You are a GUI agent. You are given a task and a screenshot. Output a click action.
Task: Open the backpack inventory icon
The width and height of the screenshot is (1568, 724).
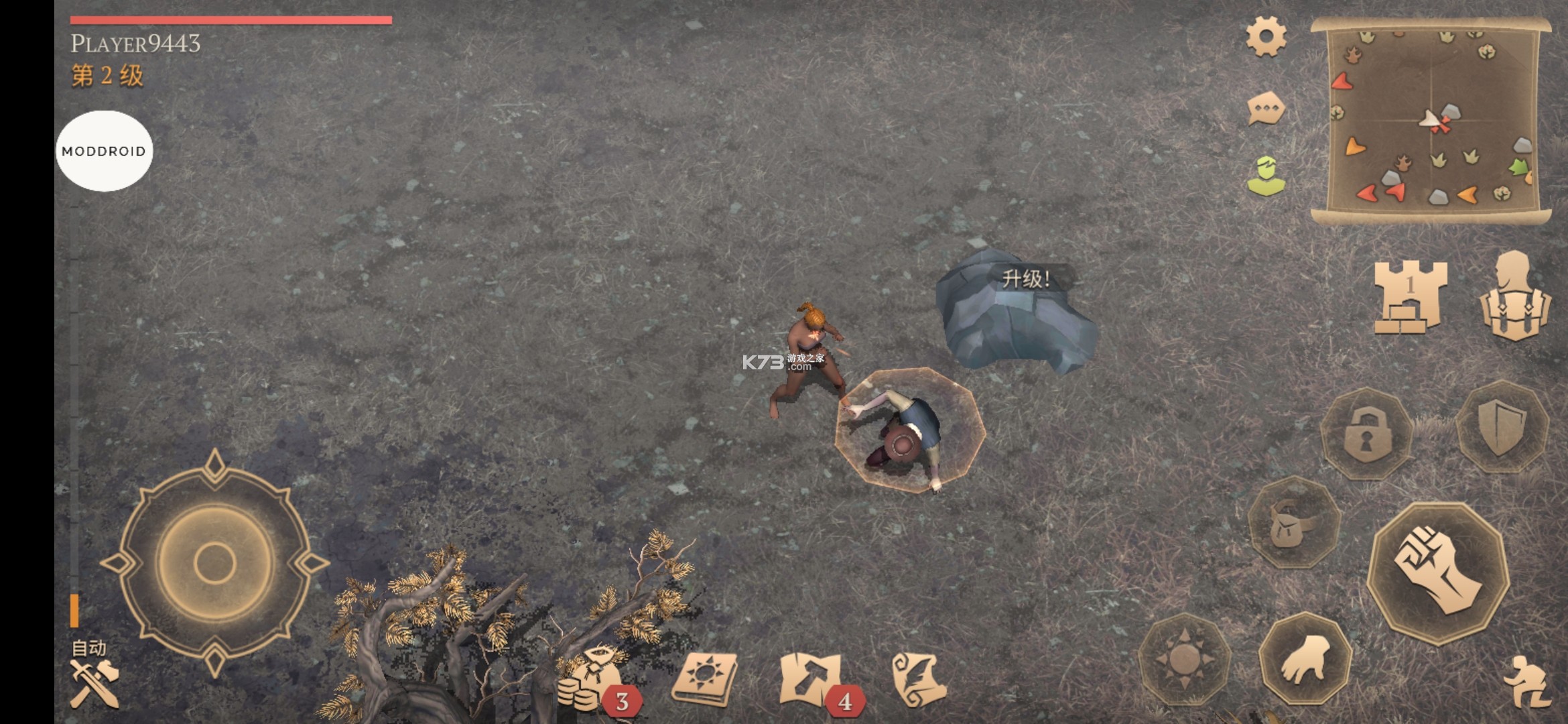click(1514, 297)
